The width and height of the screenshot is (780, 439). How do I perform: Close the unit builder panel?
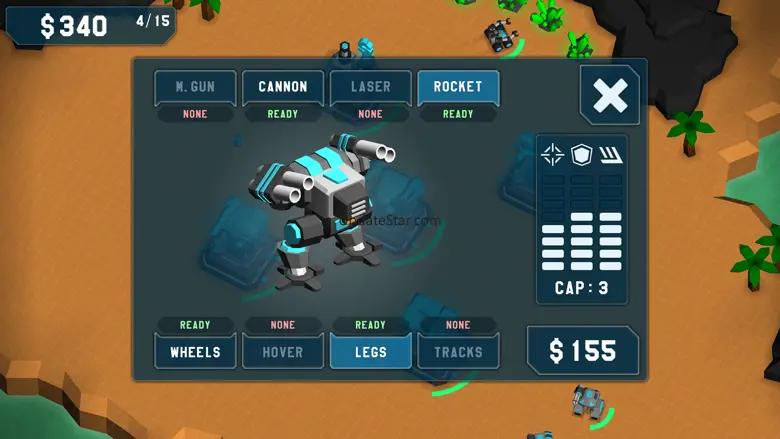tap(610, 96)
